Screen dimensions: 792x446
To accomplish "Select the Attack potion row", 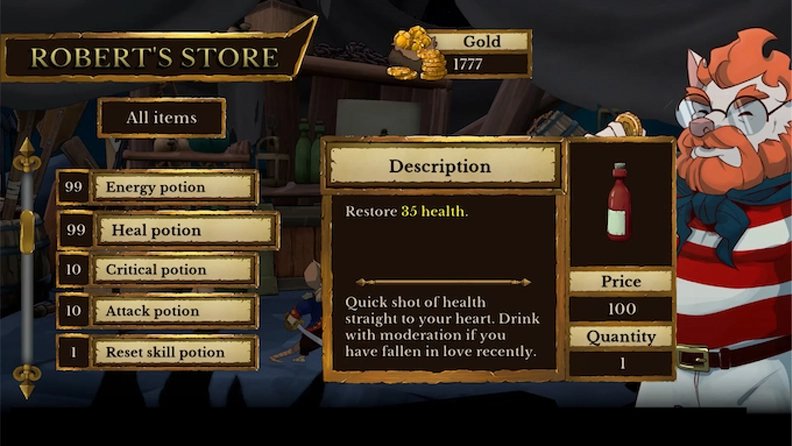I will tap(174, 311).
